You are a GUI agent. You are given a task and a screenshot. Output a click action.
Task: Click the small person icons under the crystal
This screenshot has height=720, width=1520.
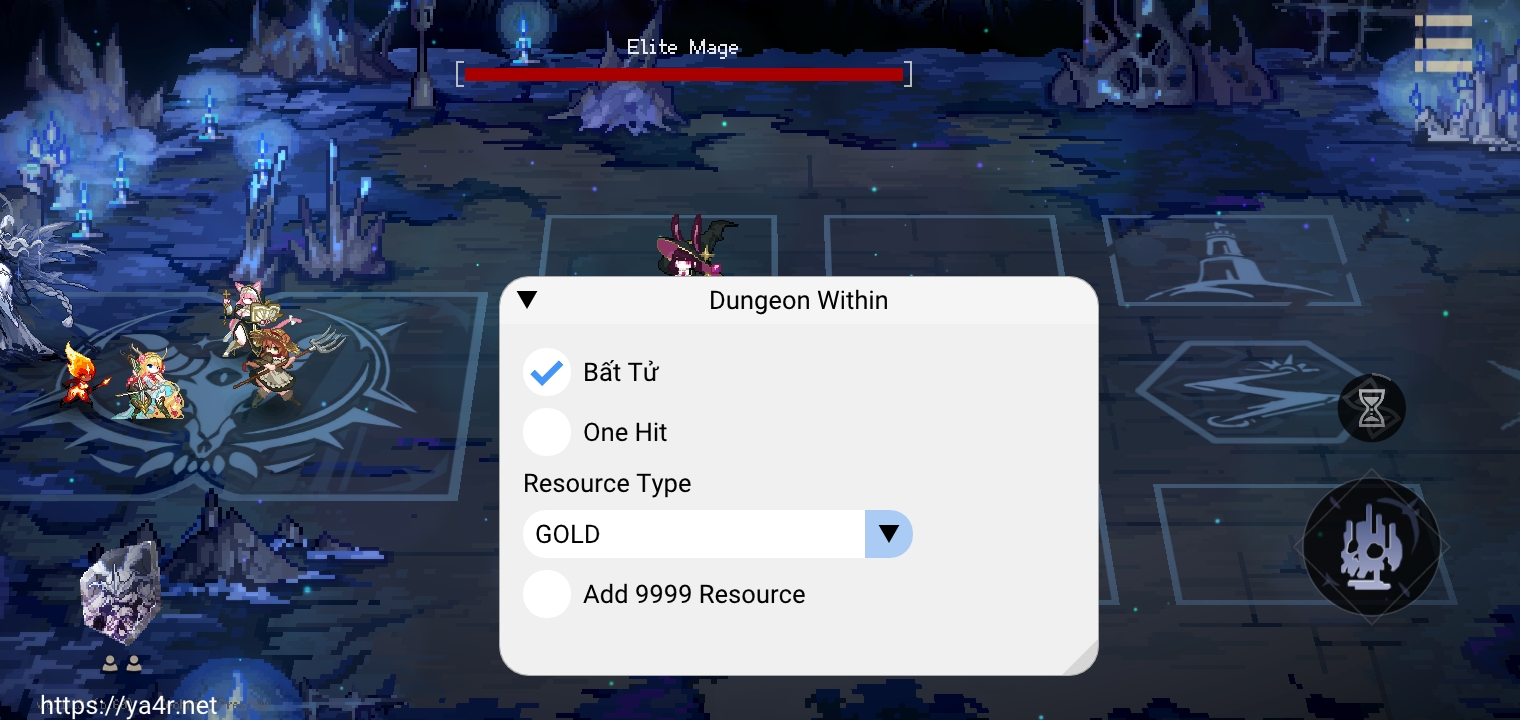tap(122, 661)
